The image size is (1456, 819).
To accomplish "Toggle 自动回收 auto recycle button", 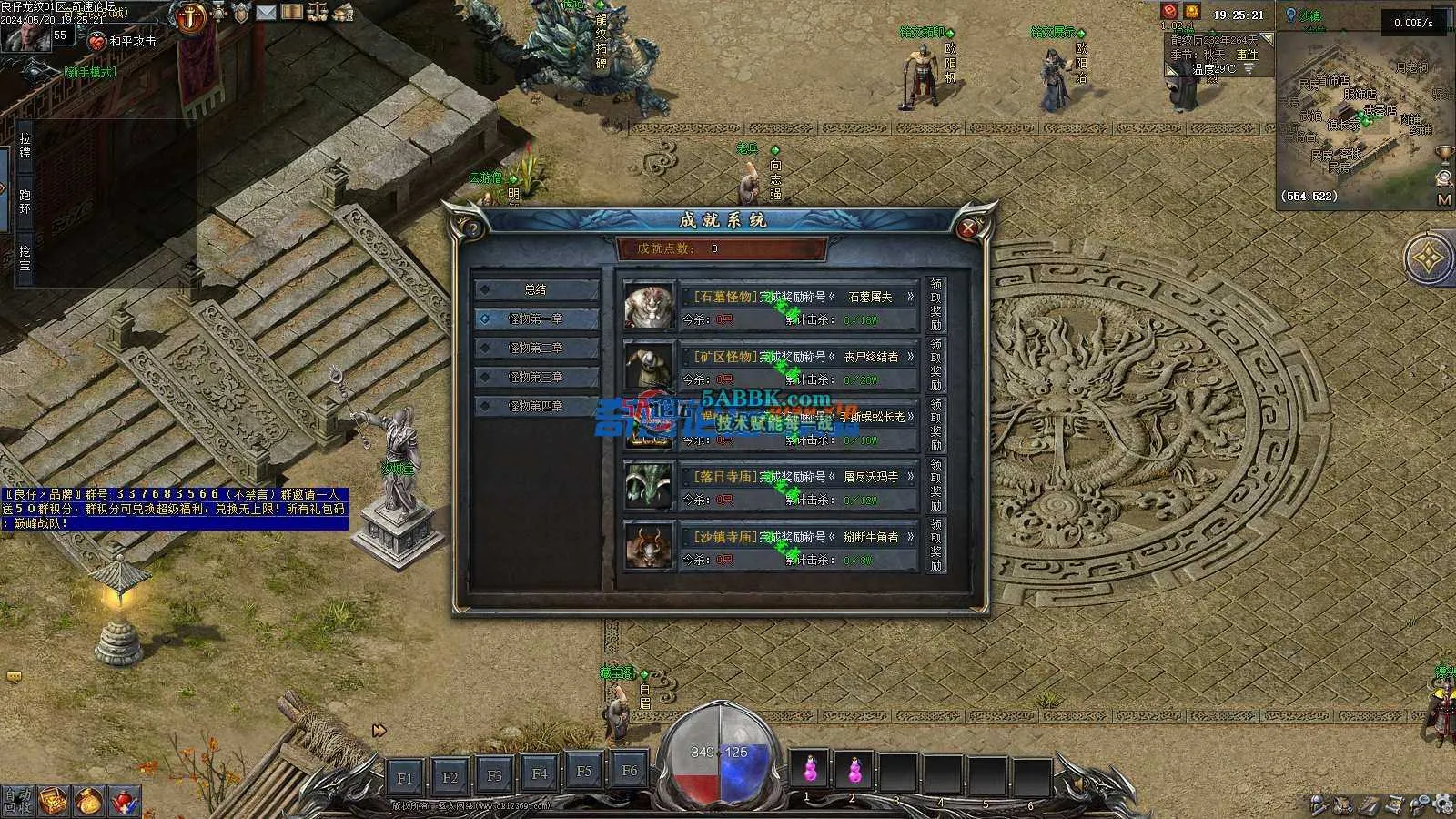I will 16,801.
